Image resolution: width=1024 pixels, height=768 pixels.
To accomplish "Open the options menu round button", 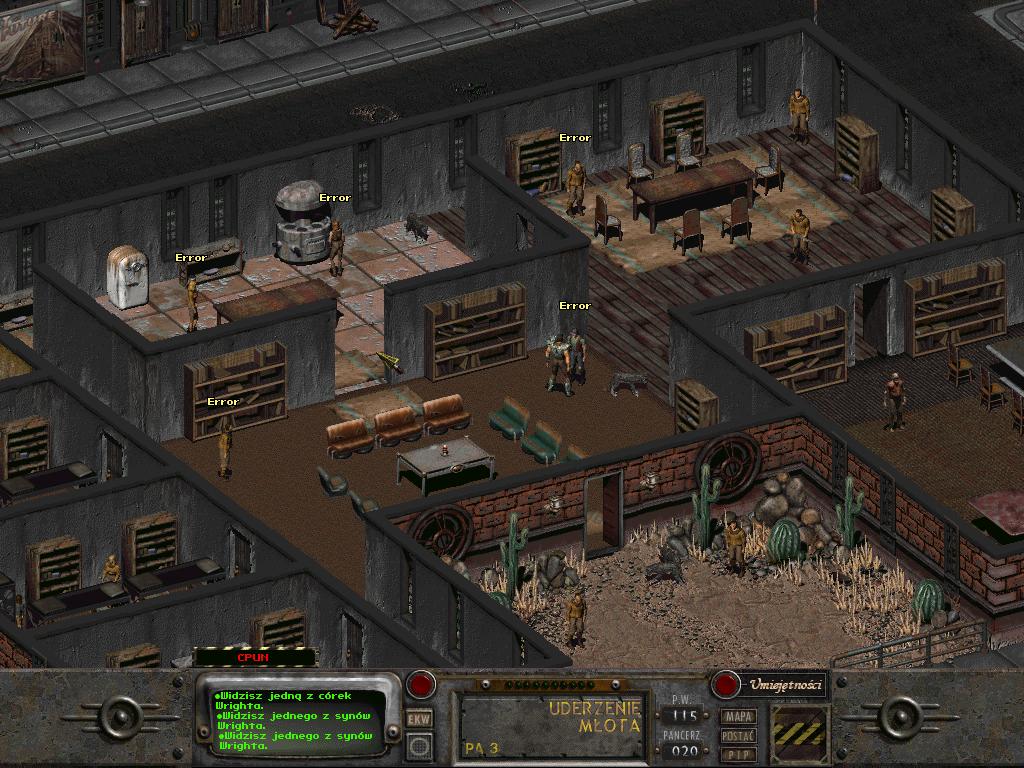I will (419, 745).
